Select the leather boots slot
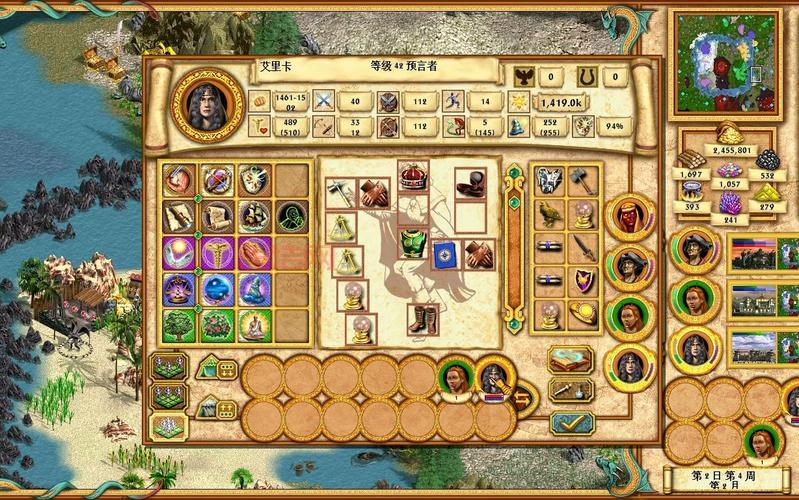This screenshot has height=500, width=799. [422, 319]
